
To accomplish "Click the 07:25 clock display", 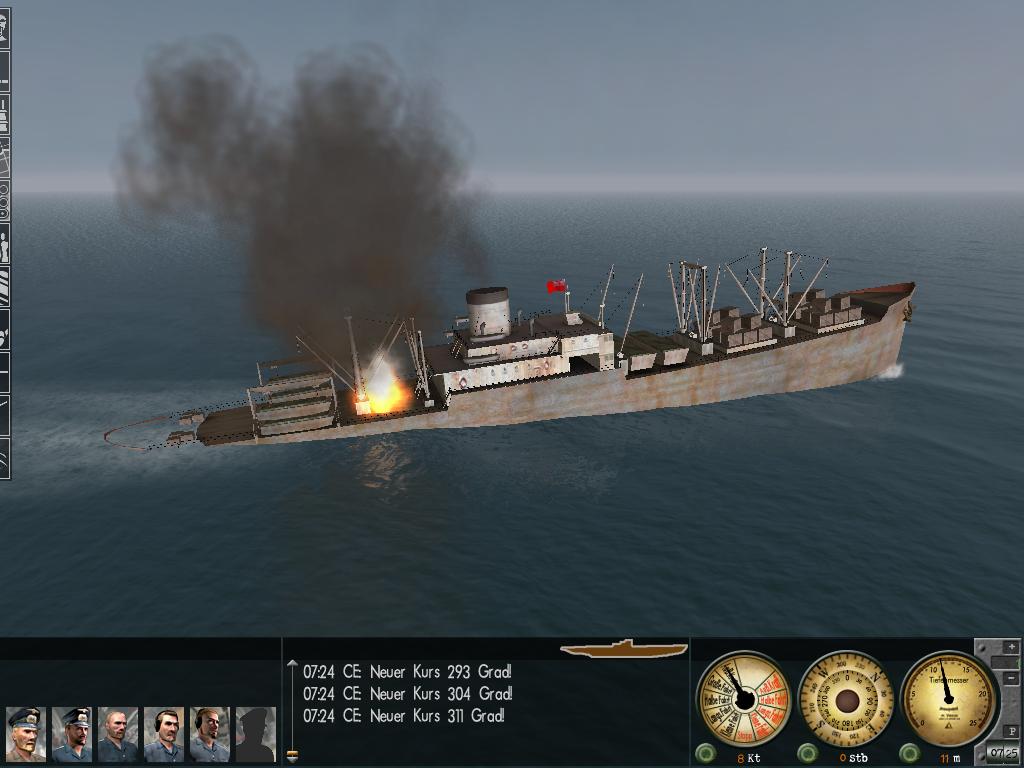I will point(1003,752).
